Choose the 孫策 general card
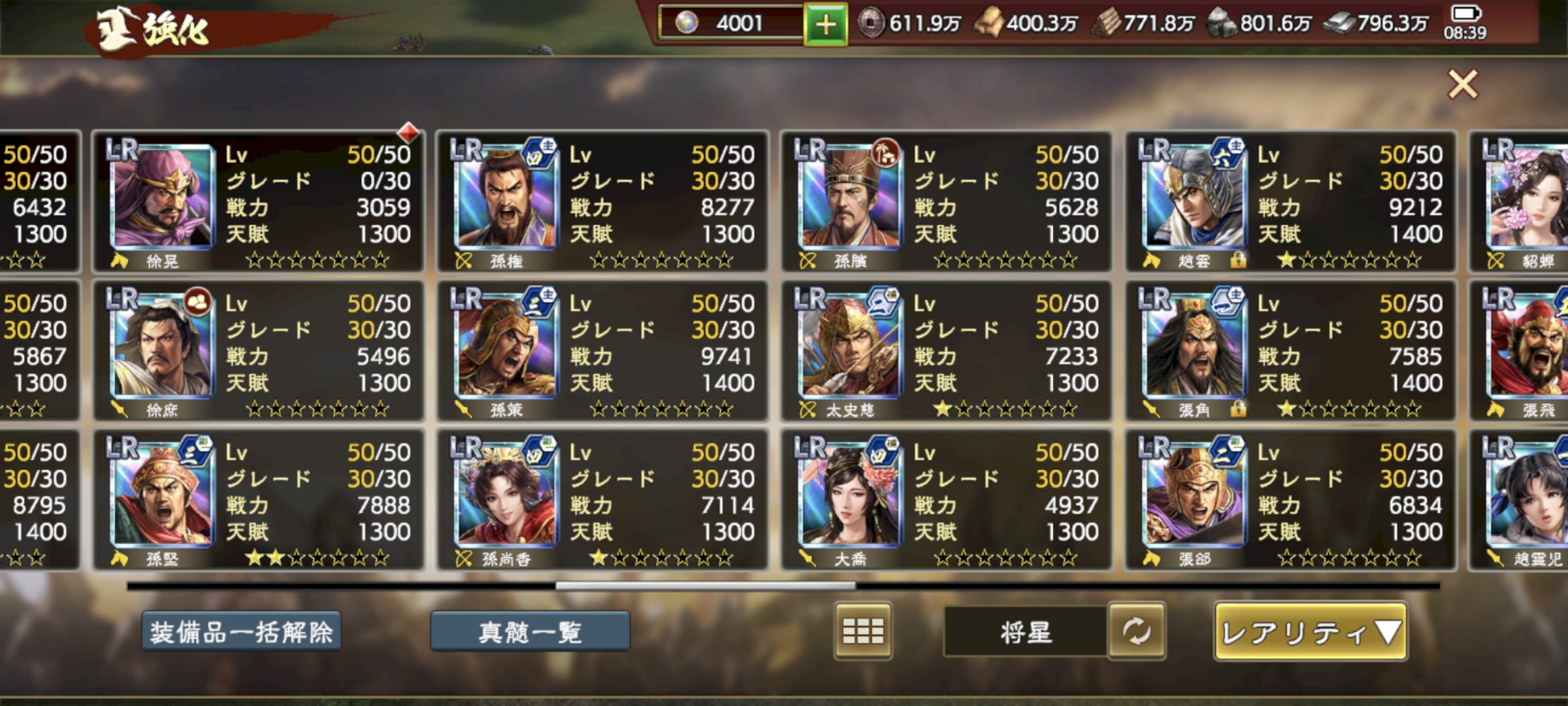 602,350
